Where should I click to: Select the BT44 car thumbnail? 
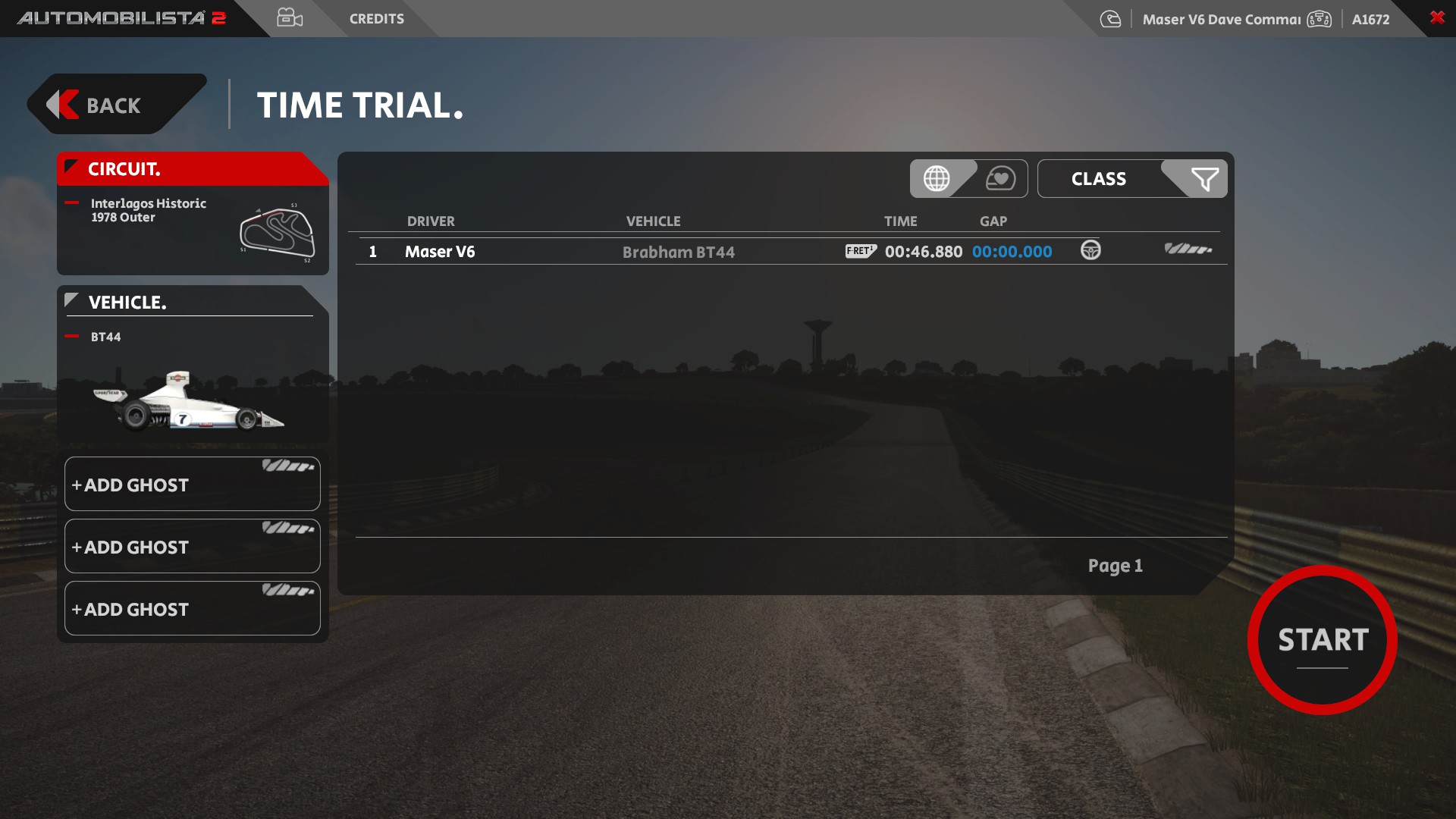[x=188, y=401]
